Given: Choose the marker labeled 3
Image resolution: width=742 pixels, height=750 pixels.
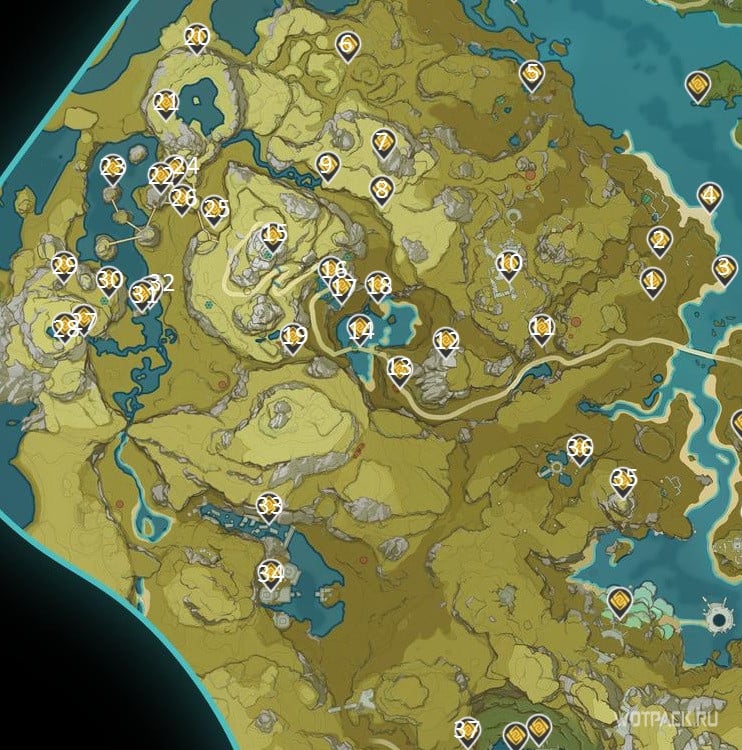Looking at the screenshot, I should click(x=724, y=268).
